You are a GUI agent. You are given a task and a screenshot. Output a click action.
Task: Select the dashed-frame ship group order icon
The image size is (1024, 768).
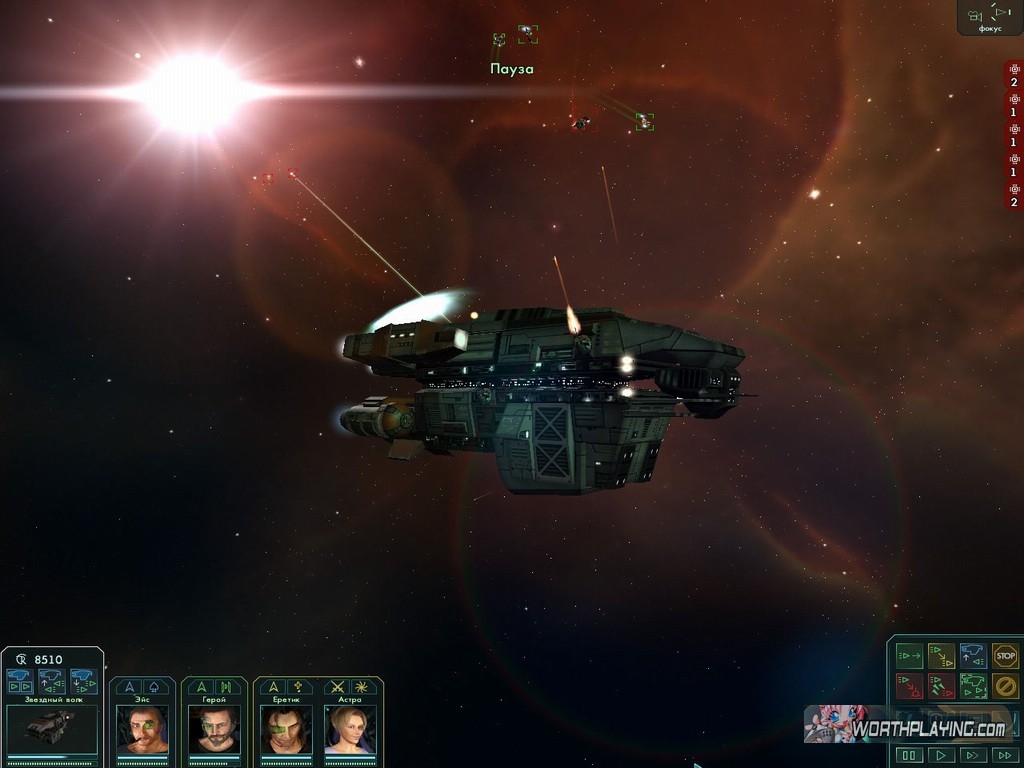(x=973, y=686)
